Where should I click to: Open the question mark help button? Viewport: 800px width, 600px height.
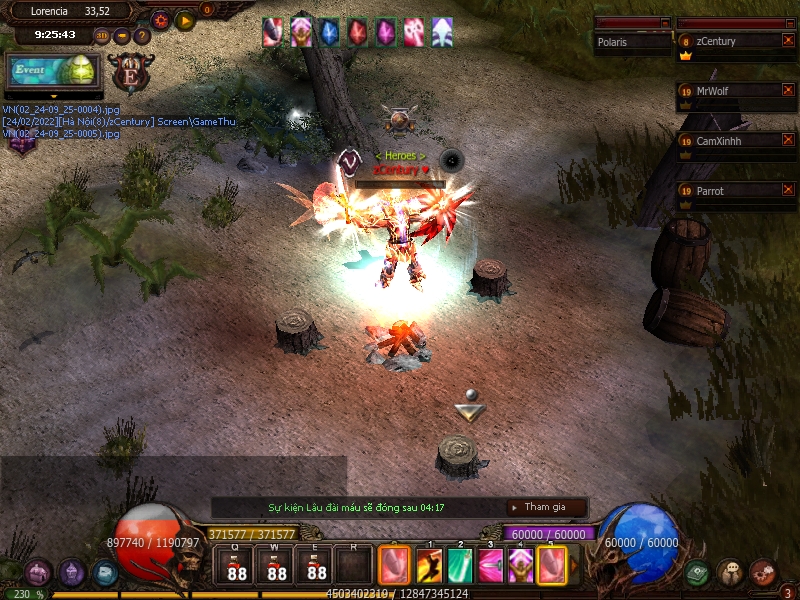pos(142,36)
